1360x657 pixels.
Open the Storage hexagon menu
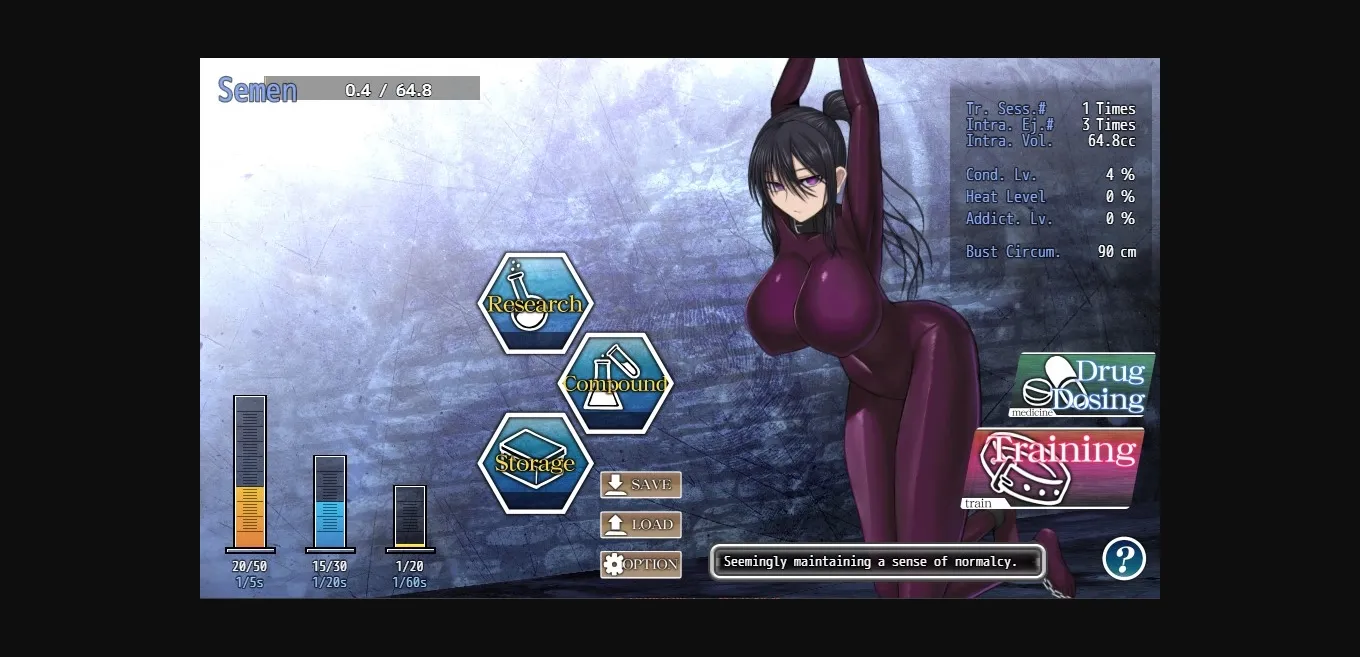click(x=535, y=463)
